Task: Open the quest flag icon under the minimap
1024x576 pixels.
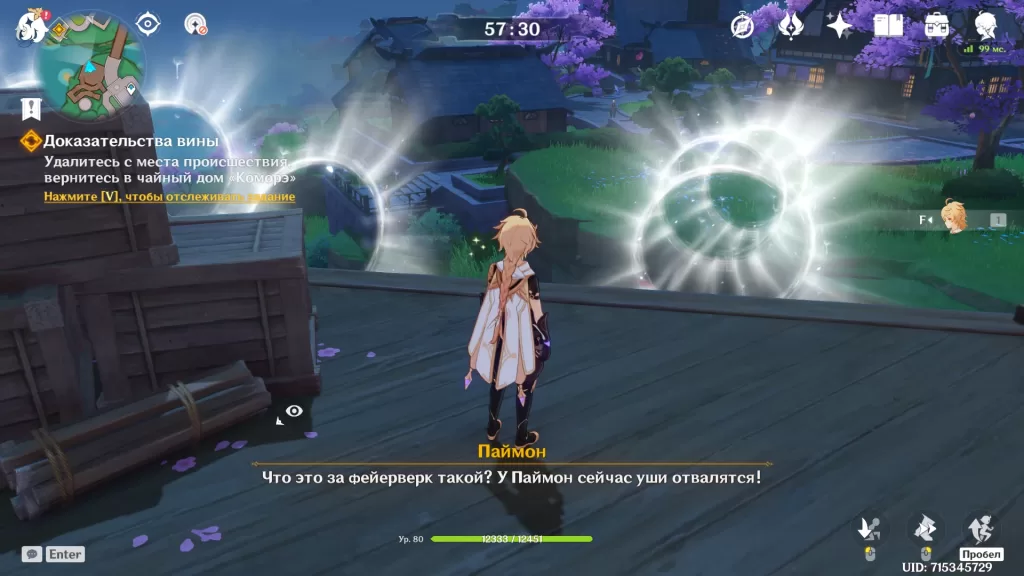Action: 31,107
